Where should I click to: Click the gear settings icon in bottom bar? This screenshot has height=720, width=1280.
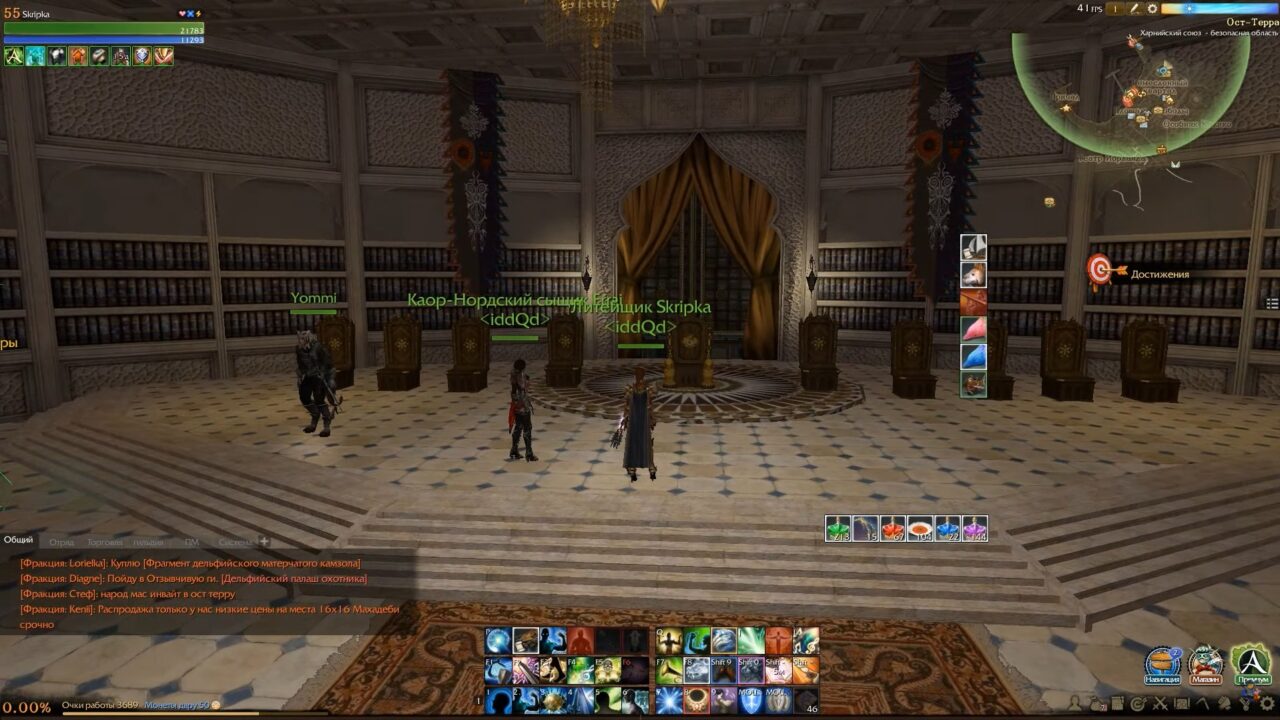[1268, 704]
